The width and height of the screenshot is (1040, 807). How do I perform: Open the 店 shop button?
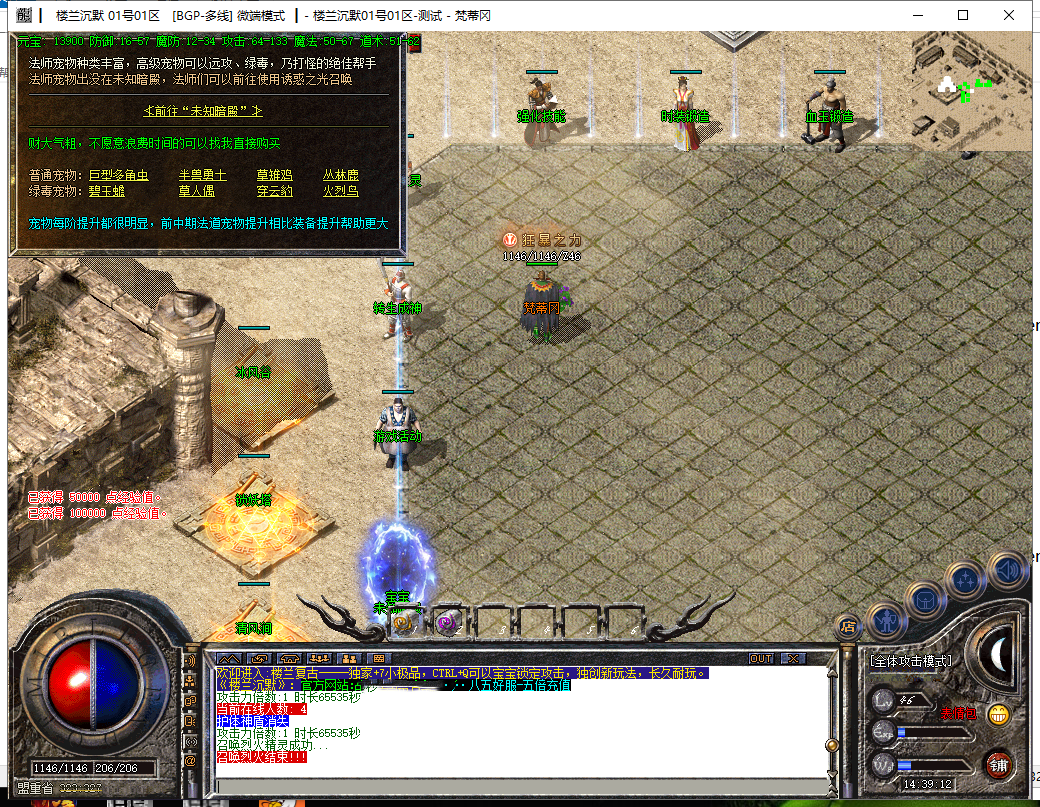(848, 627)
